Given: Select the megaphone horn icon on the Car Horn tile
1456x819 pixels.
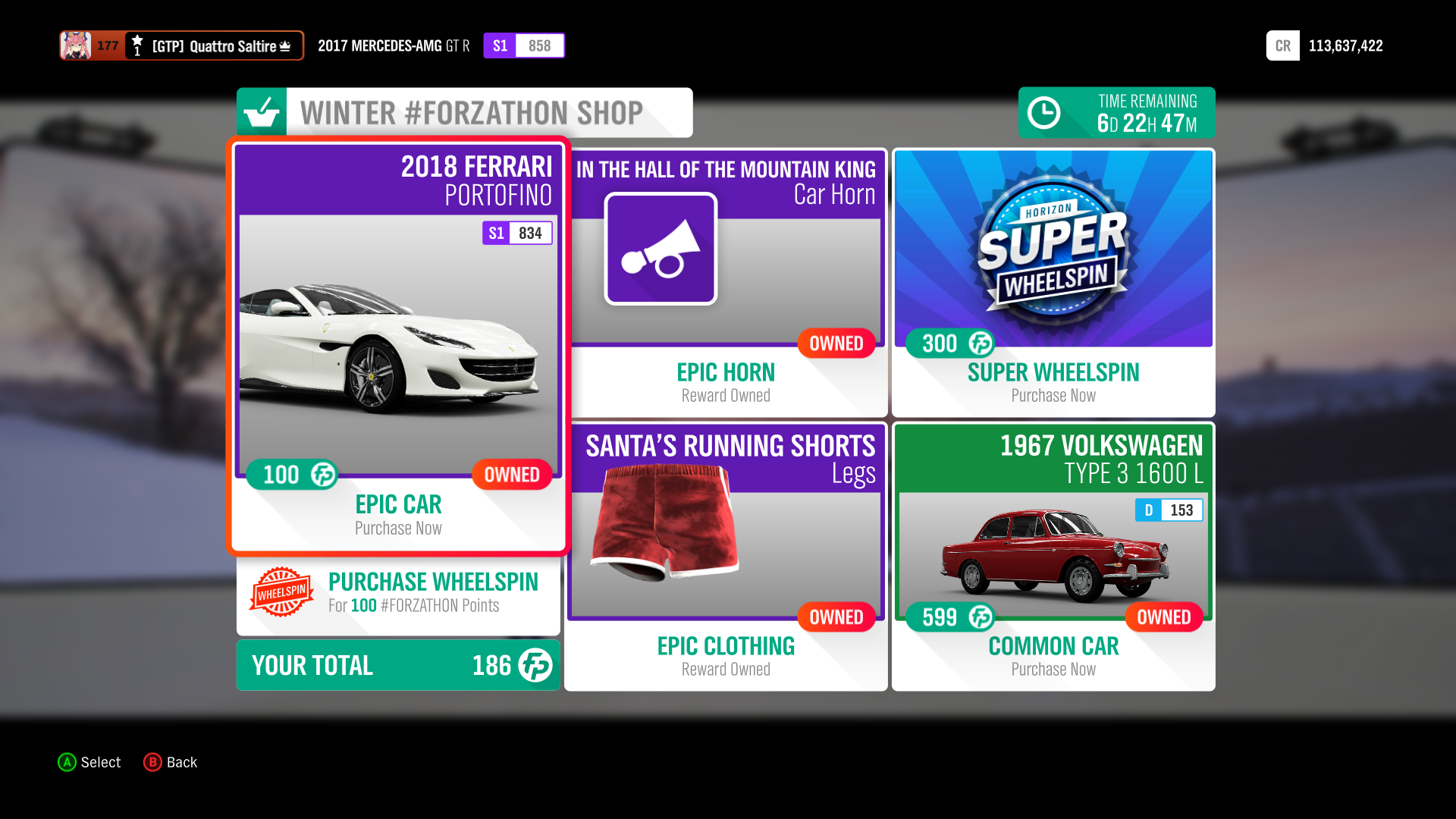Looking at the screenshot, I should coord(660,248).
